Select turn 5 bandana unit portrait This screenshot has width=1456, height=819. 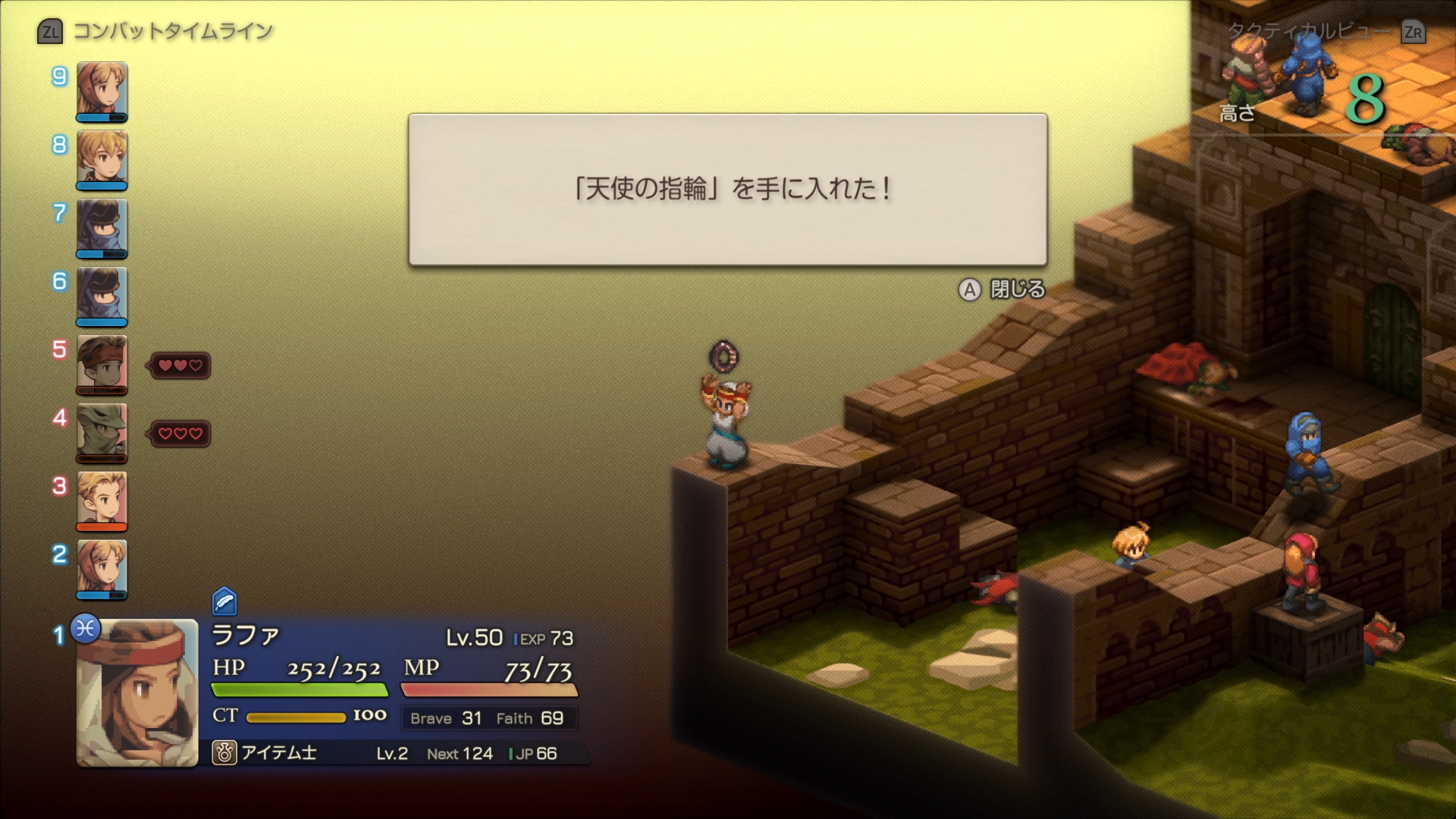coord(102,364)
